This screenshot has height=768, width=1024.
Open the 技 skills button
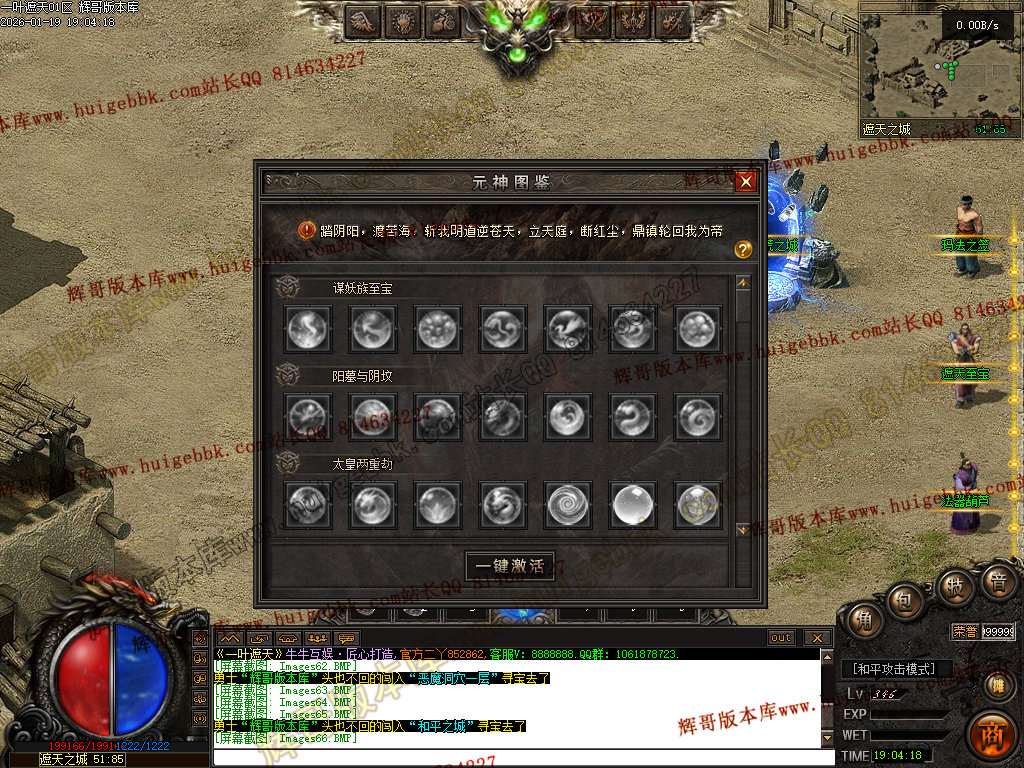(x=955, y=586)
